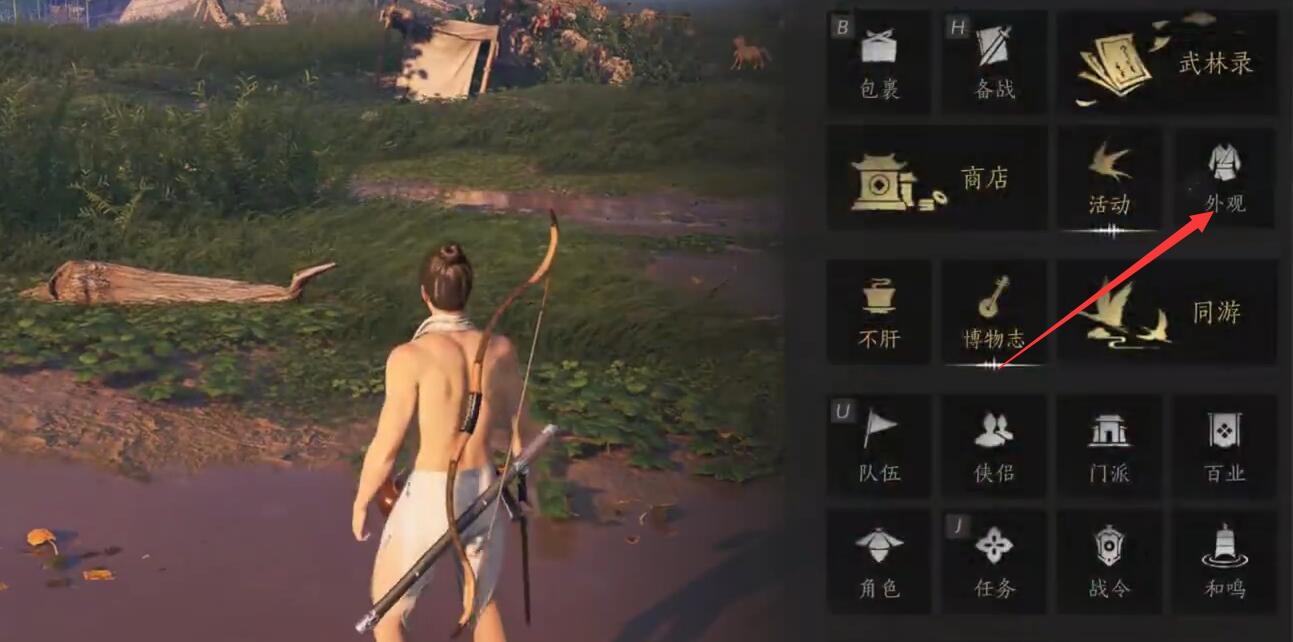This screenshot has width=1293, height=642.
Task: Open the 门派 sect menu
Action: coord(1109,446)
